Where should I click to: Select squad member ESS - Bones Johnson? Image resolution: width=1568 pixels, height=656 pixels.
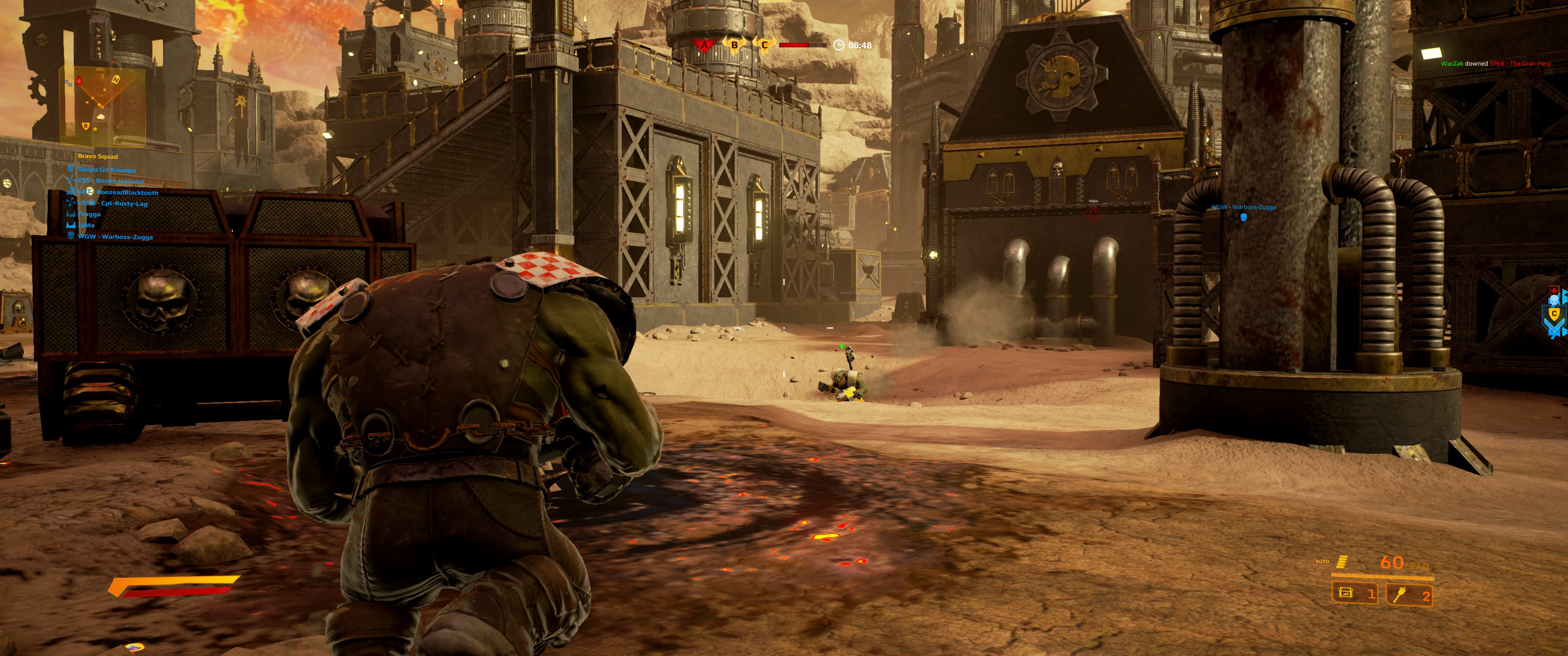tap(110, 181)
